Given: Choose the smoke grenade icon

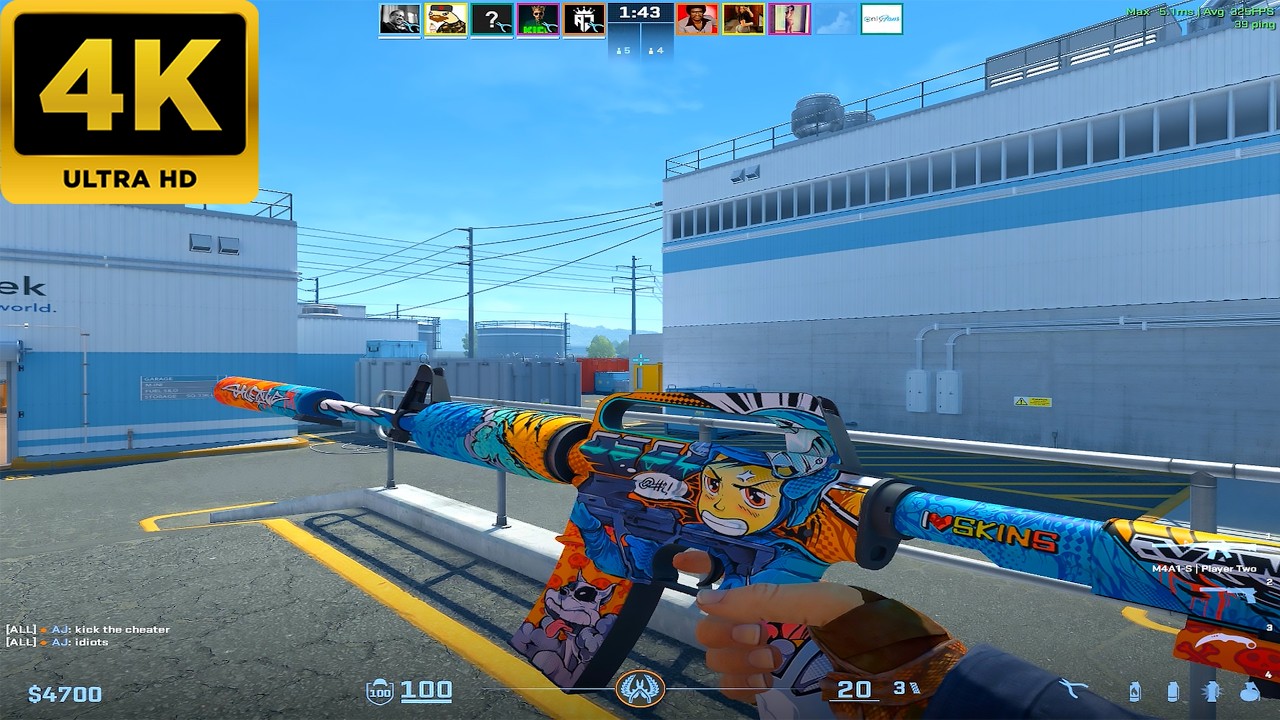Looking at the screenshot, I should (x=1172, y=691).
